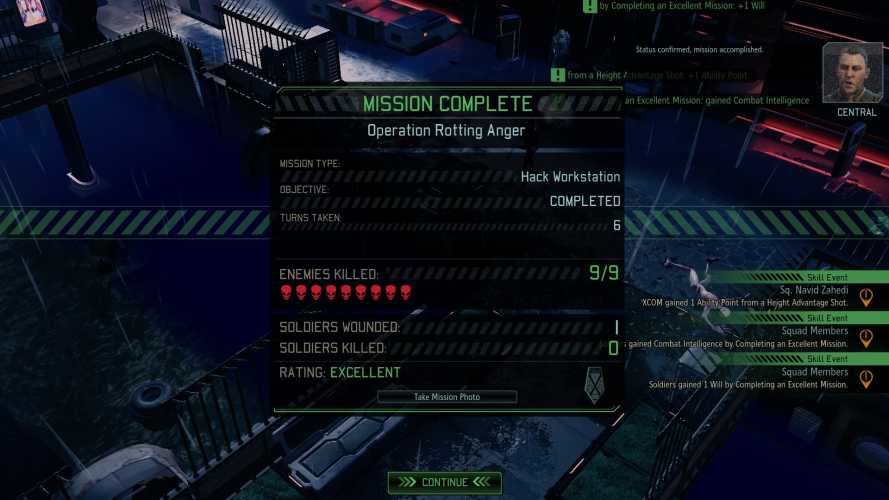
Task: Continue past the mission complete screen
Action: pyautogui.click(x=445, y=482)
